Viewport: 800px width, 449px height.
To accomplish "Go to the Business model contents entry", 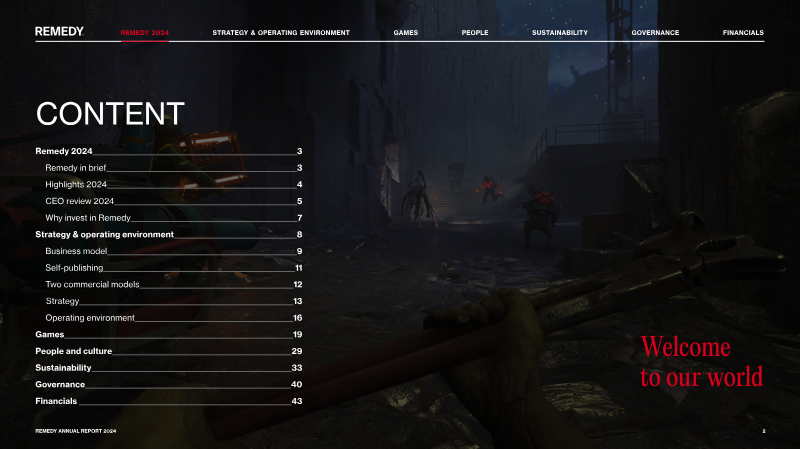I will click(x=76, y=251).
